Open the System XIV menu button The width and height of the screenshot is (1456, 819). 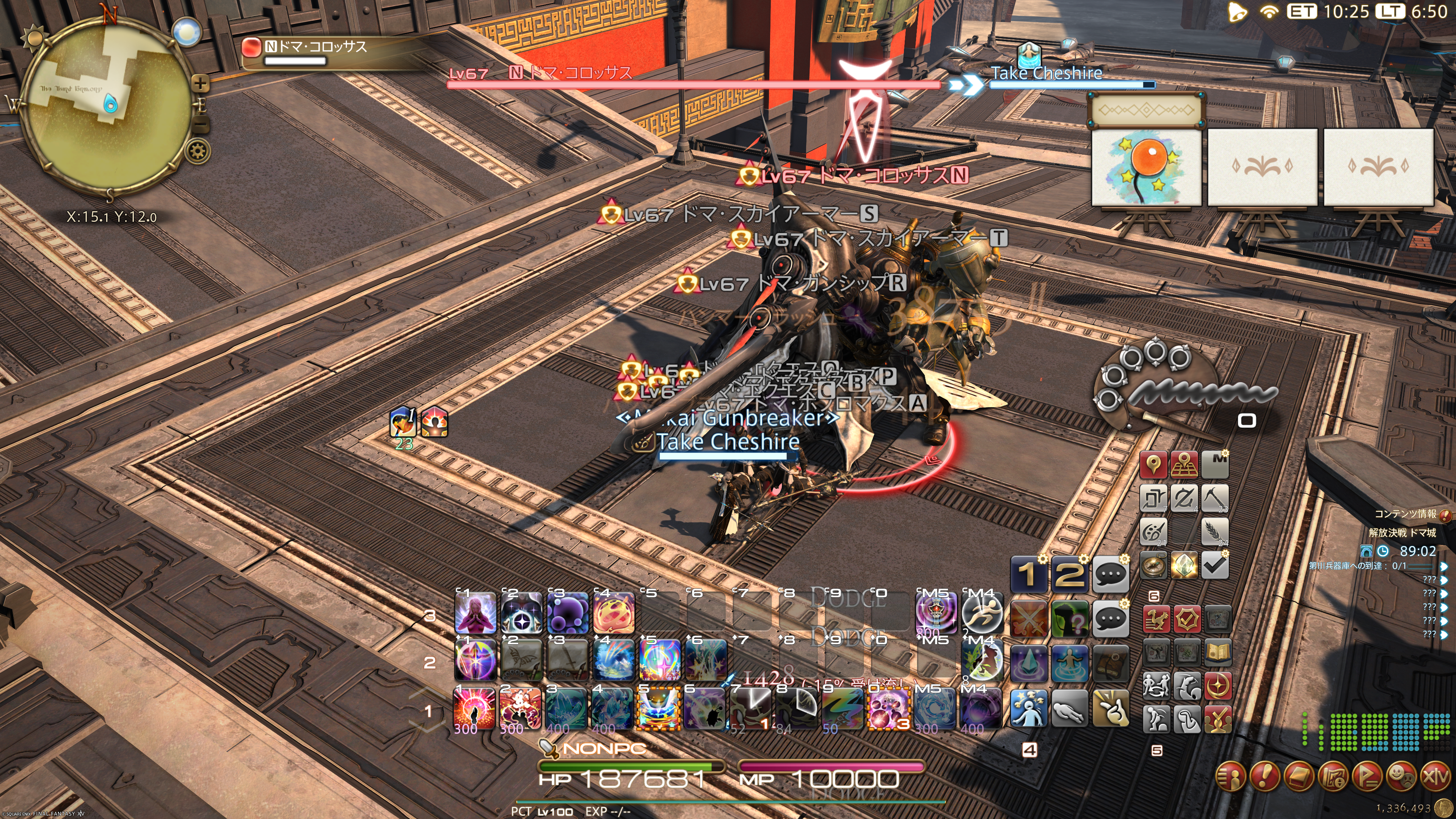pos(1434,777)
